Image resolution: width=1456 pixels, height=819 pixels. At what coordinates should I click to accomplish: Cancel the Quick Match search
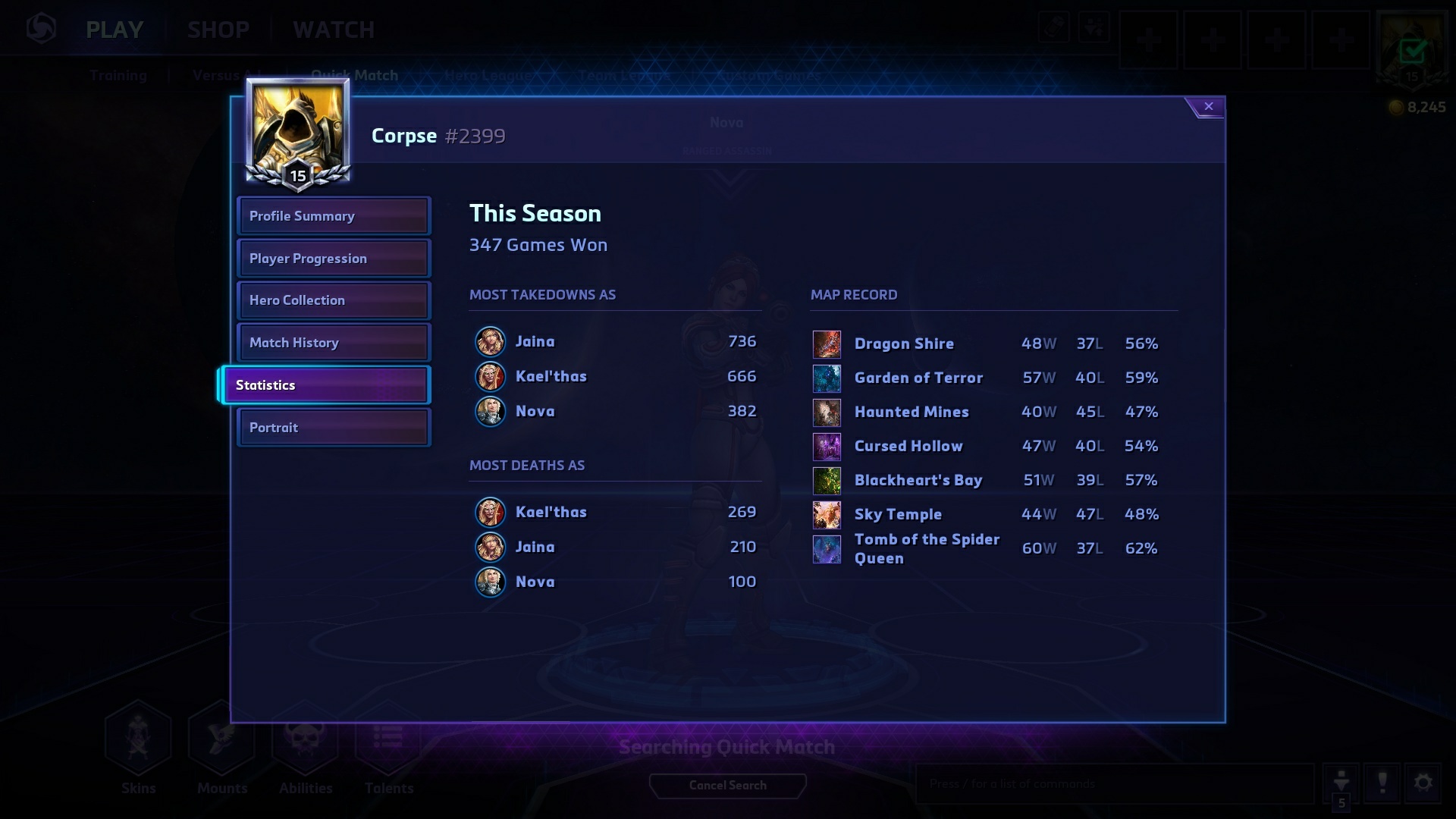coord(727,786)
